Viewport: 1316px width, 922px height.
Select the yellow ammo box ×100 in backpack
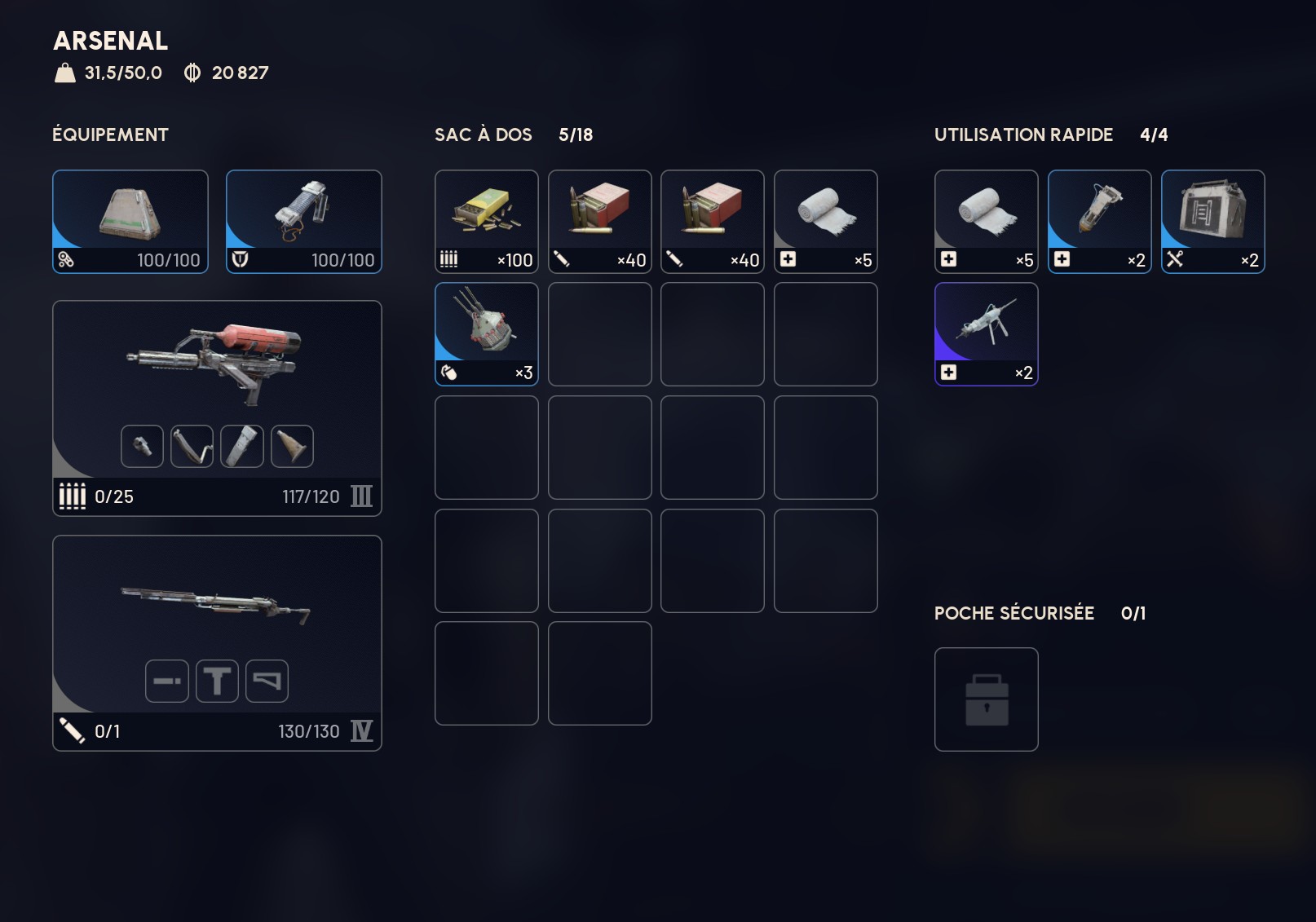coord(486,221)
